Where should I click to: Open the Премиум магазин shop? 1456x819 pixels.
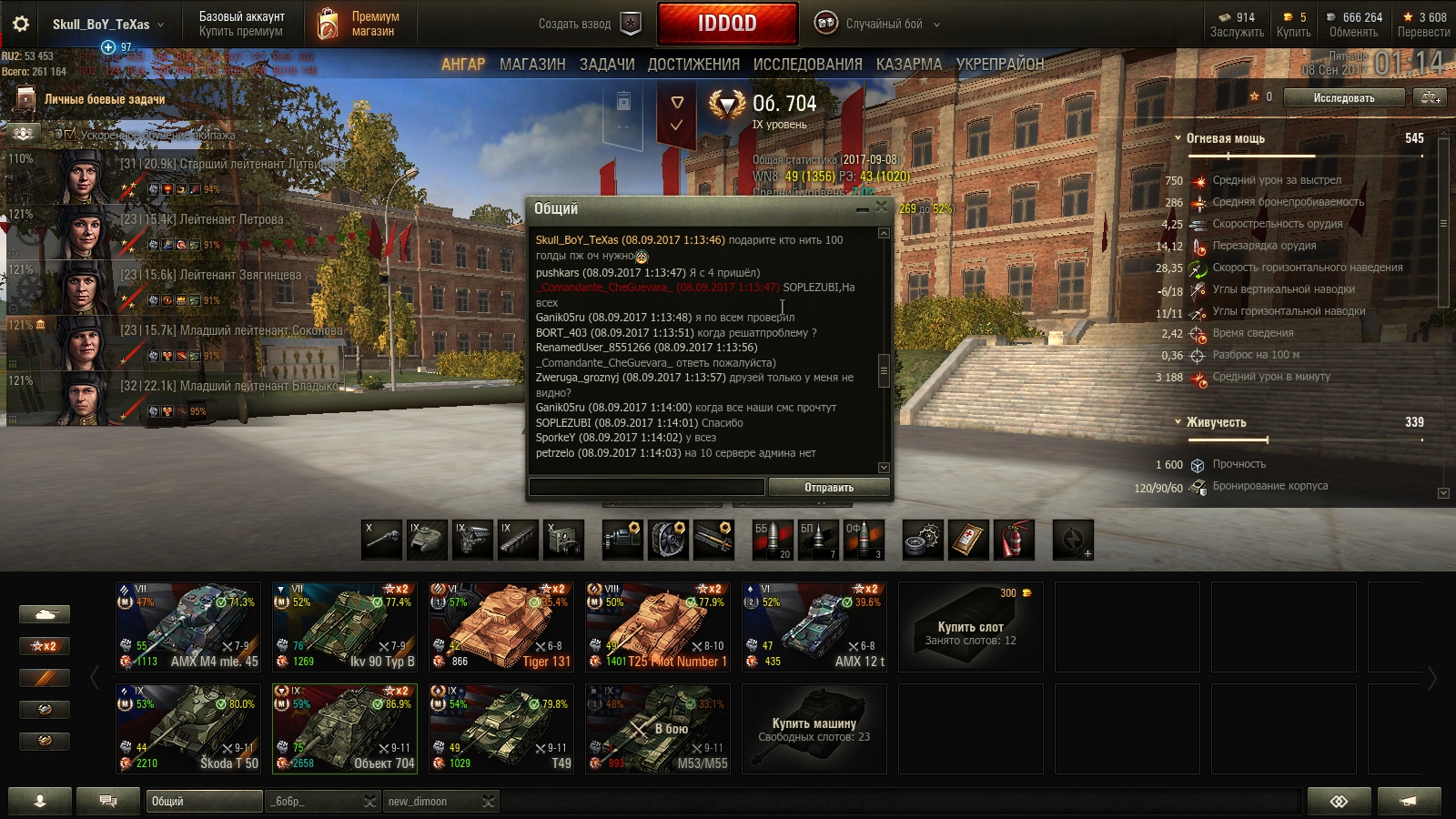(x=360, y=24)
